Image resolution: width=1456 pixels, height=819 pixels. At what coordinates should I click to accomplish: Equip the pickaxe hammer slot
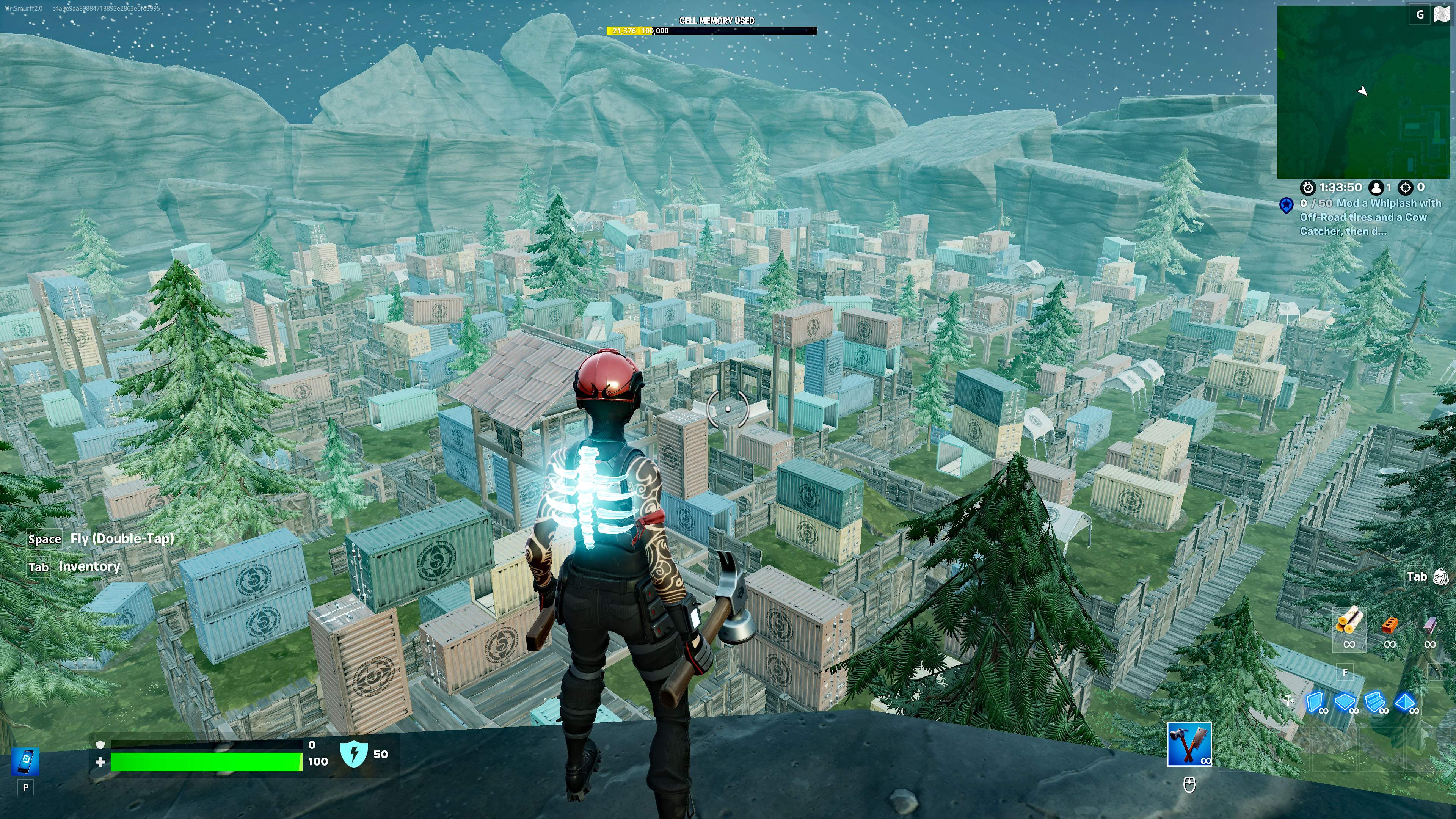tap(1189, 744)
